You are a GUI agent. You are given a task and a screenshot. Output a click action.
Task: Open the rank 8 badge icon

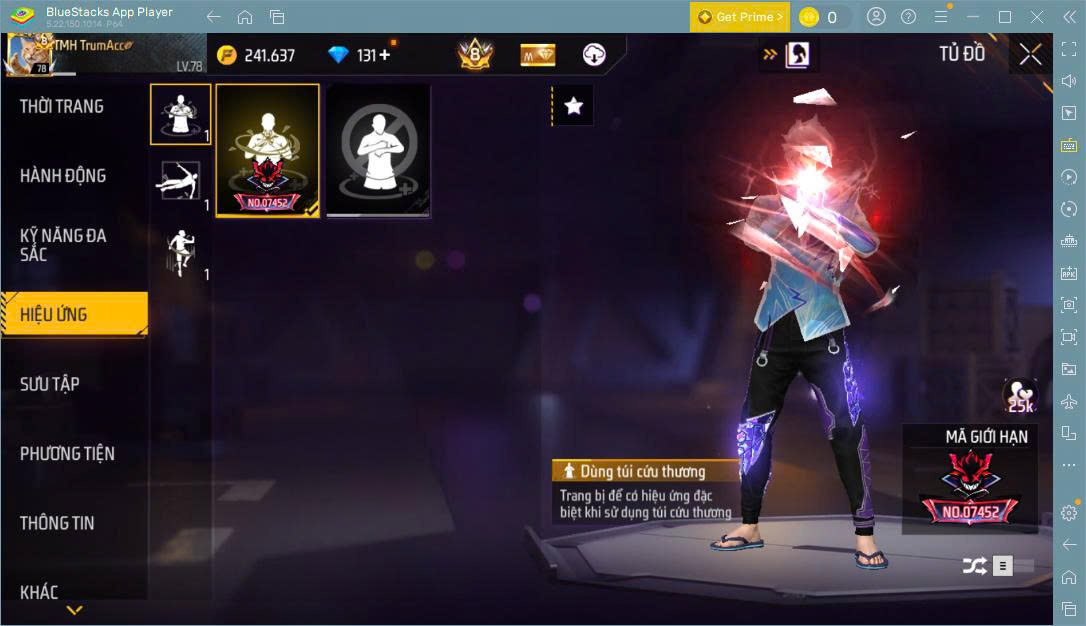[474, 55]
